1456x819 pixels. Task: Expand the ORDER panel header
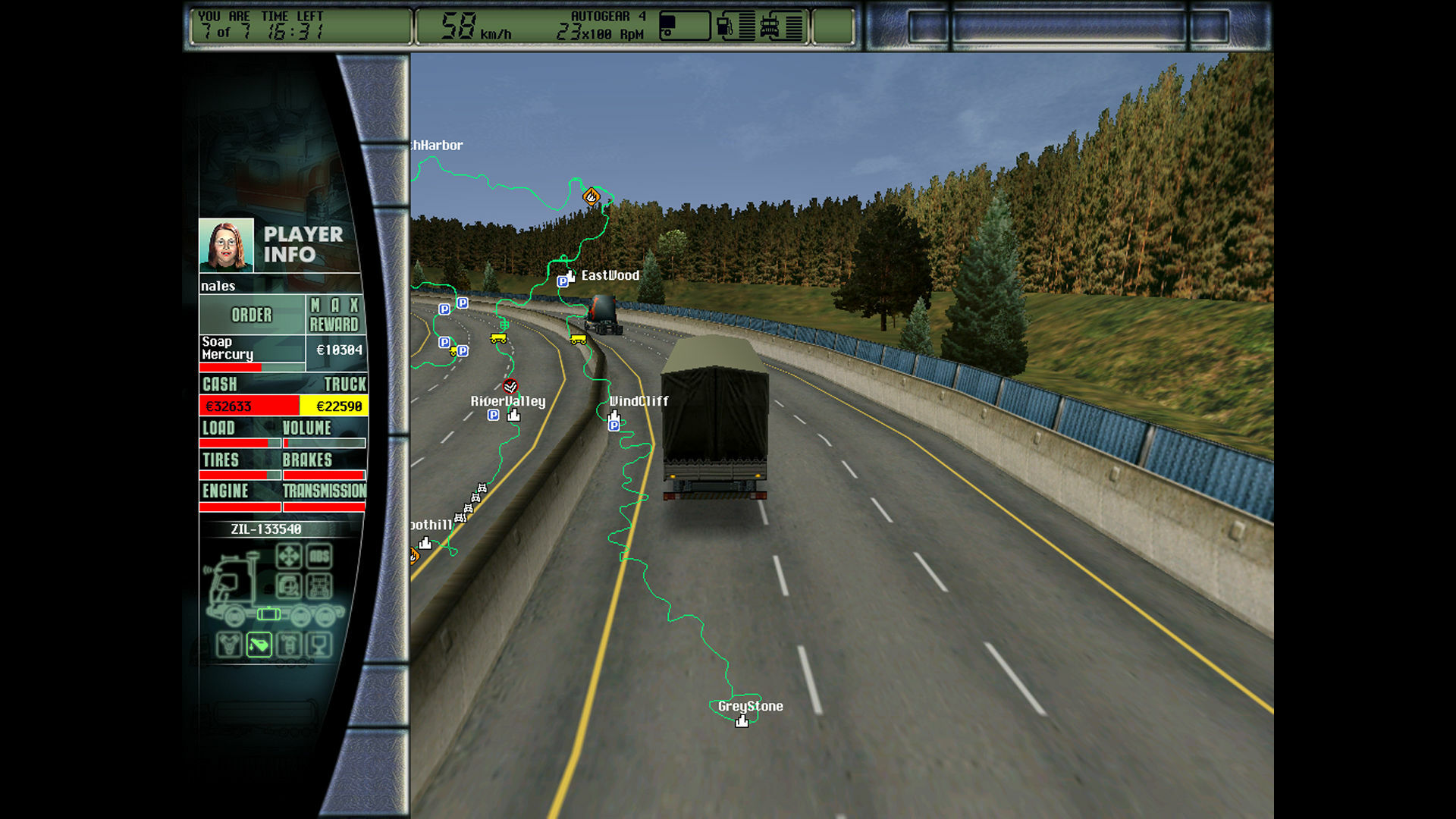click(x=252, y=315)
